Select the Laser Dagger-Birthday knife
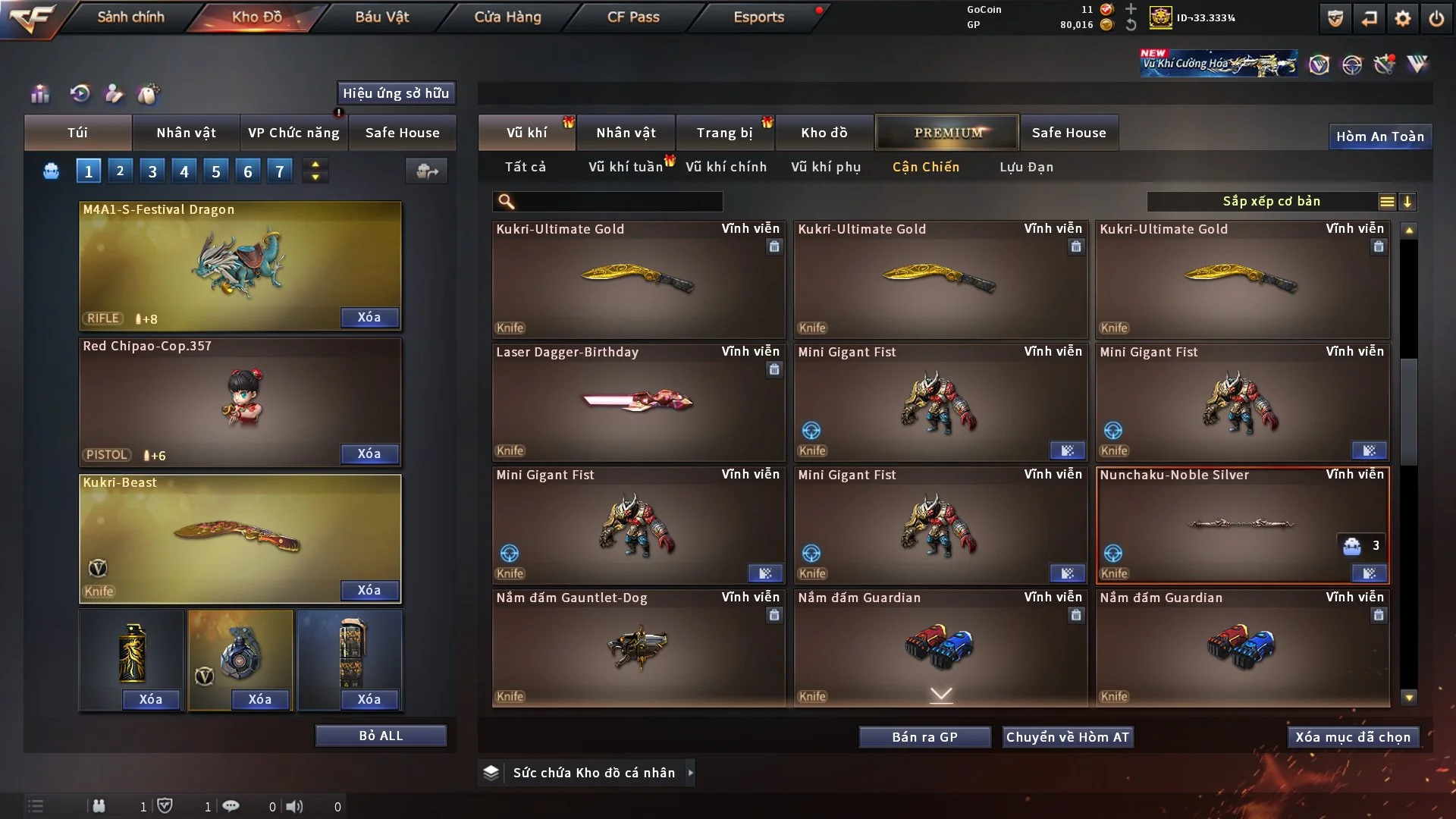This screenshot has height=819, width=1456. pos(638,402)
